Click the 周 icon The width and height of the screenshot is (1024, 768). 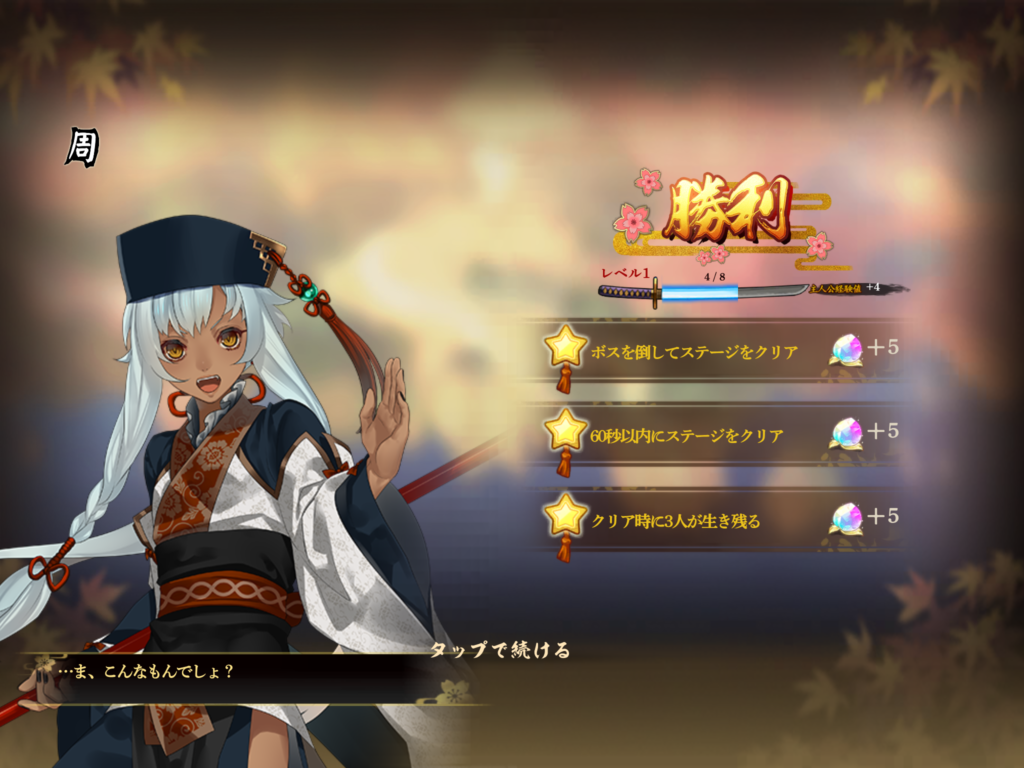click(x=81, y=148)
